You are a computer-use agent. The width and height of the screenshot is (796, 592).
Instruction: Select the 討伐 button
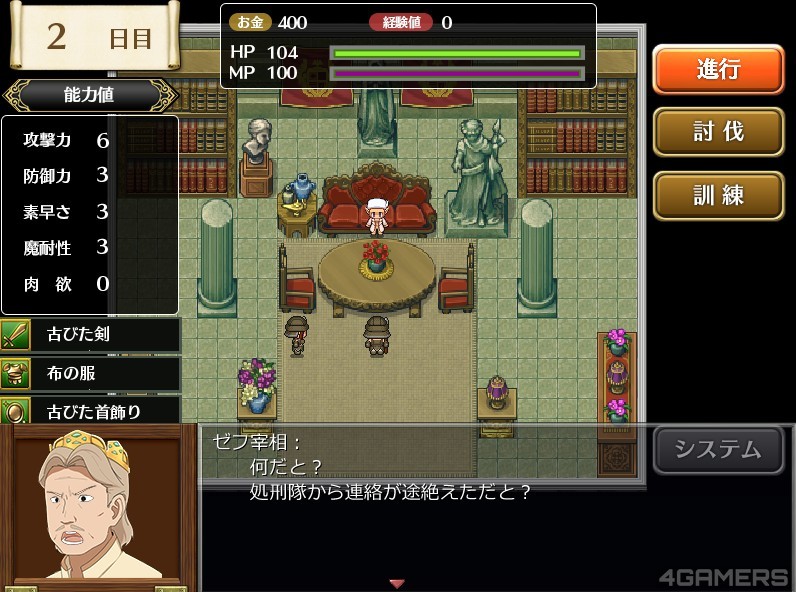point(718,131)
